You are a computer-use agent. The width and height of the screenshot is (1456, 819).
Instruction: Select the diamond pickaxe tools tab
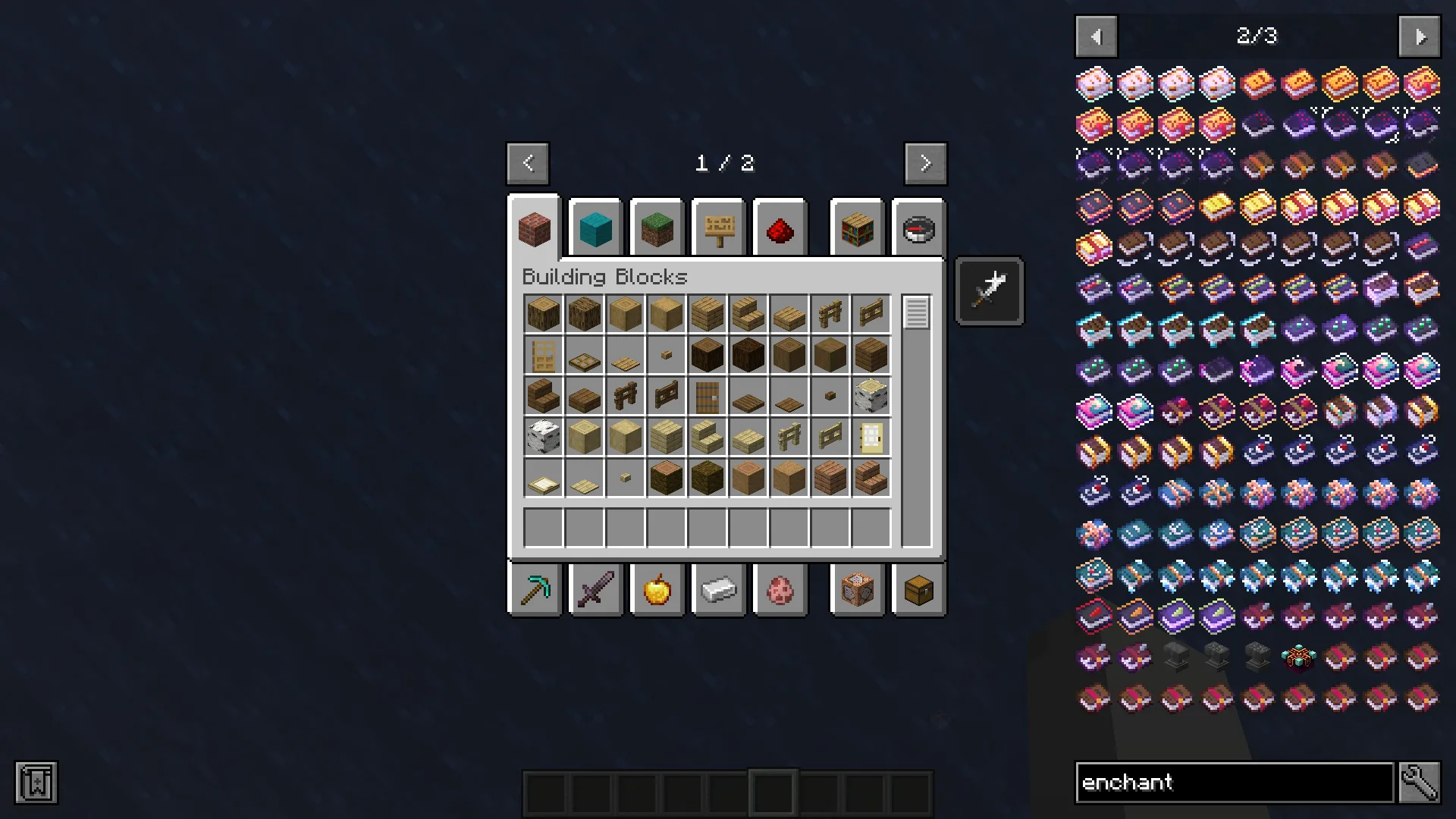click(x=535, y=589)
